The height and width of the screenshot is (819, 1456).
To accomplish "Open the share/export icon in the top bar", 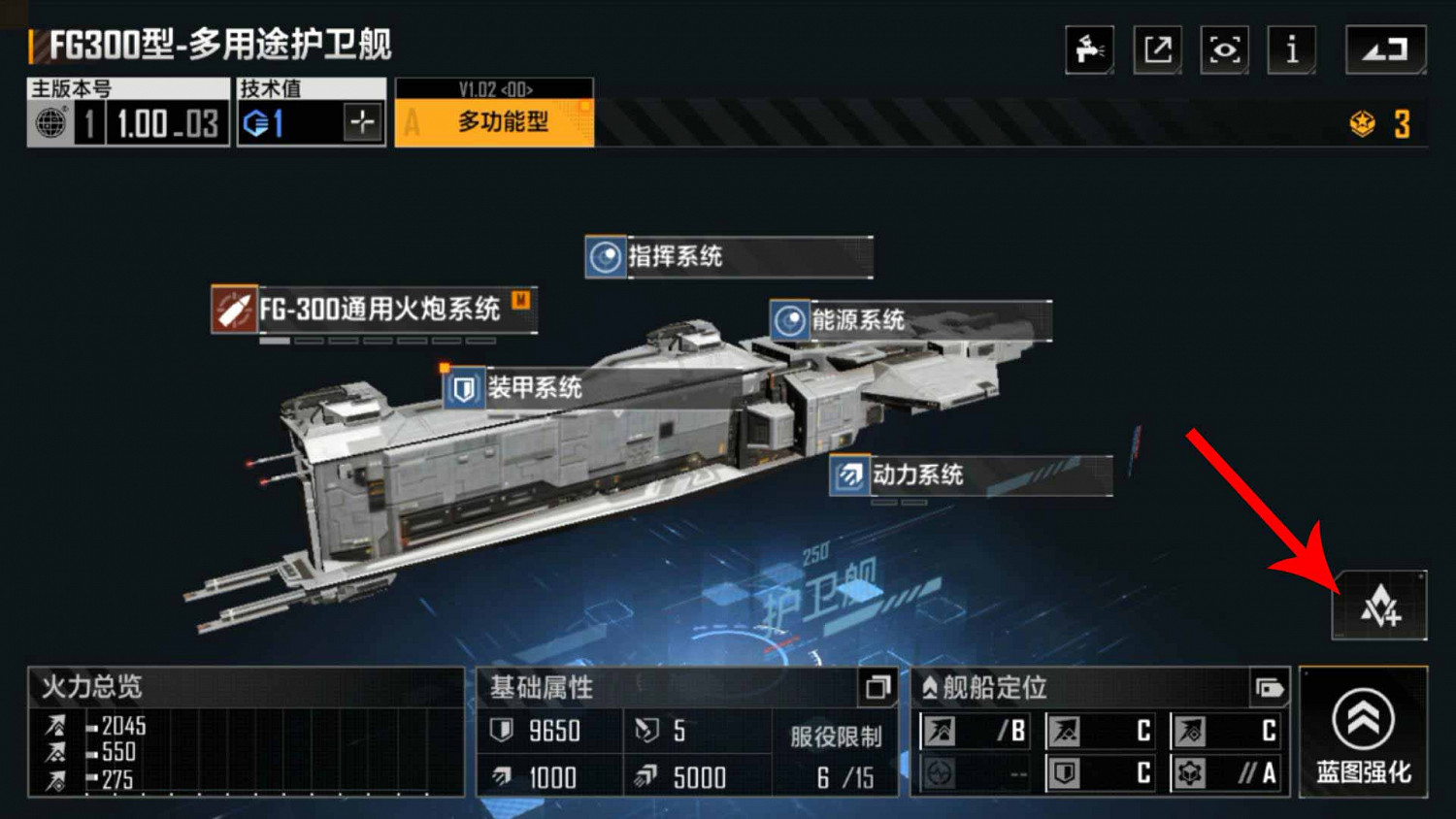I will [1156, 49].
